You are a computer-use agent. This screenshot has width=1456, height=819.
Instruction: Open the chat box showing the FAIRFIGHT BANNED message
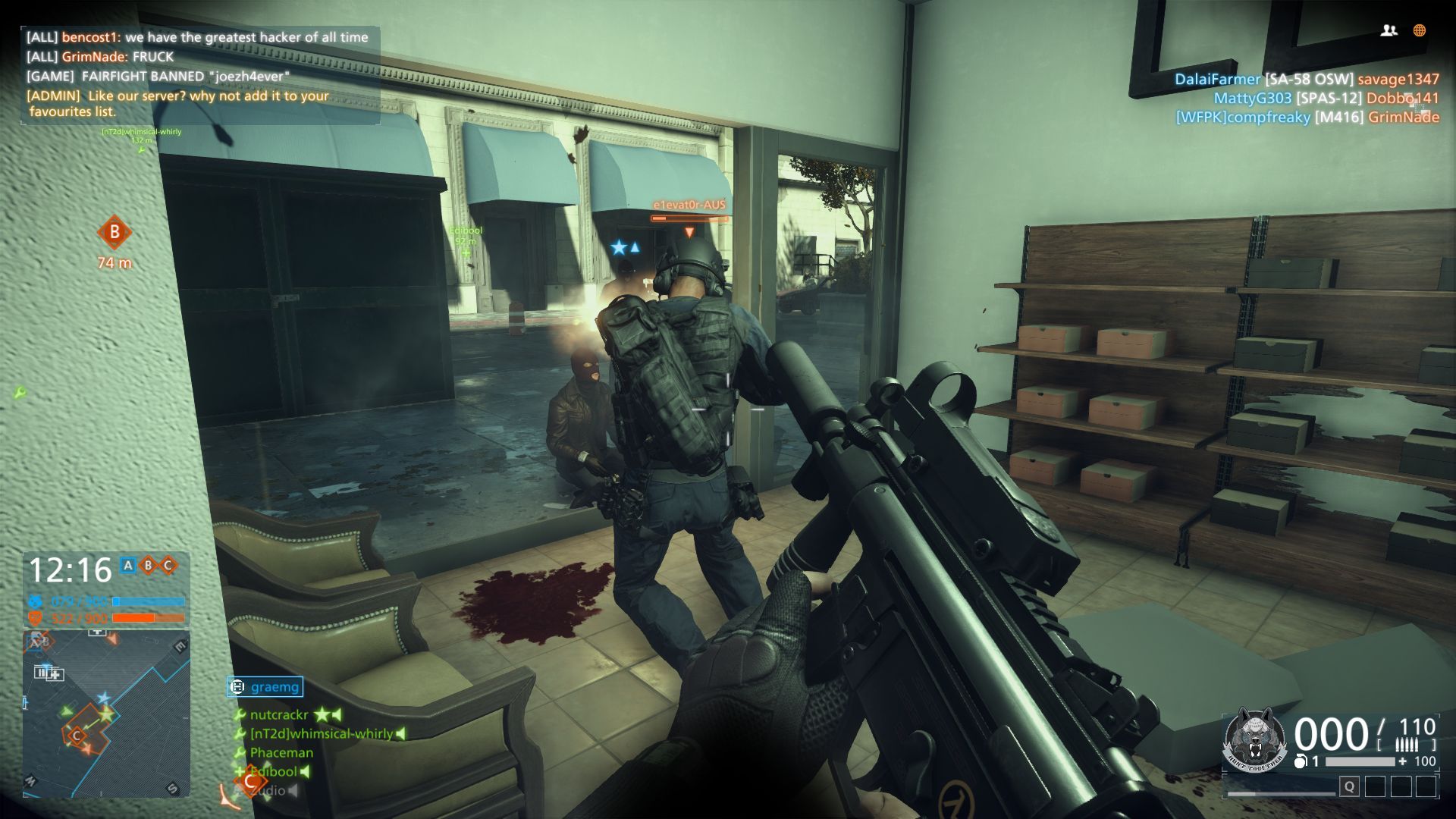(200, 74)
